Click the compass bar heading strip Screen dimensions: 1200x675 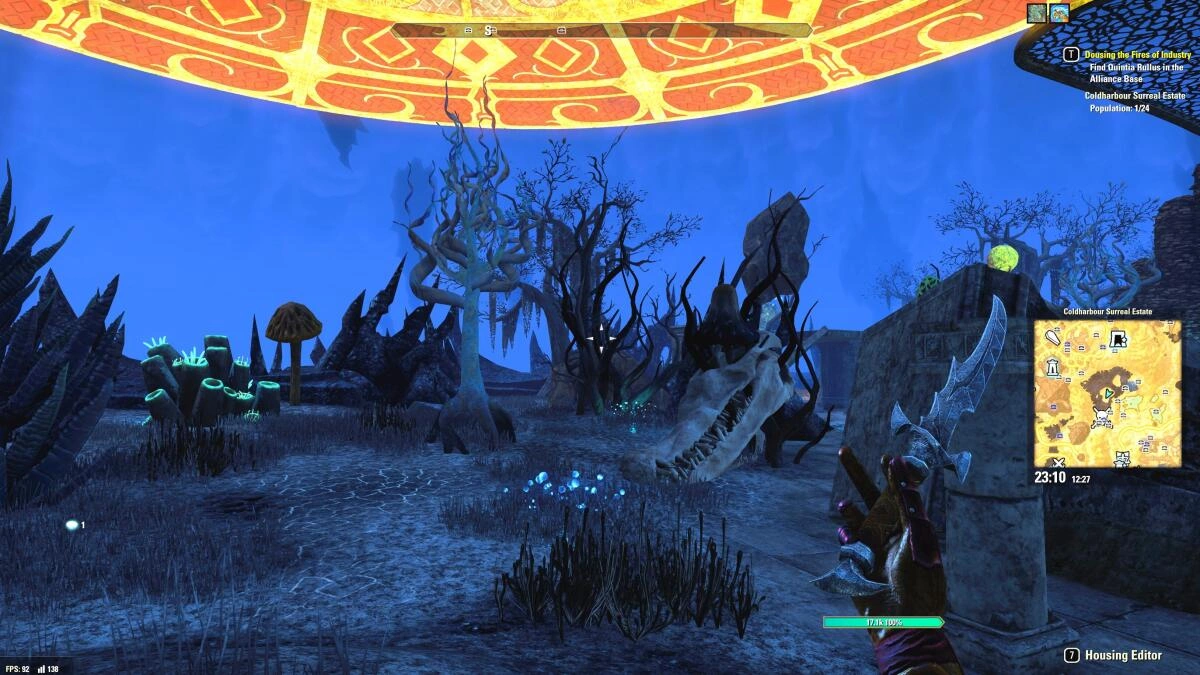click(601, 31)
